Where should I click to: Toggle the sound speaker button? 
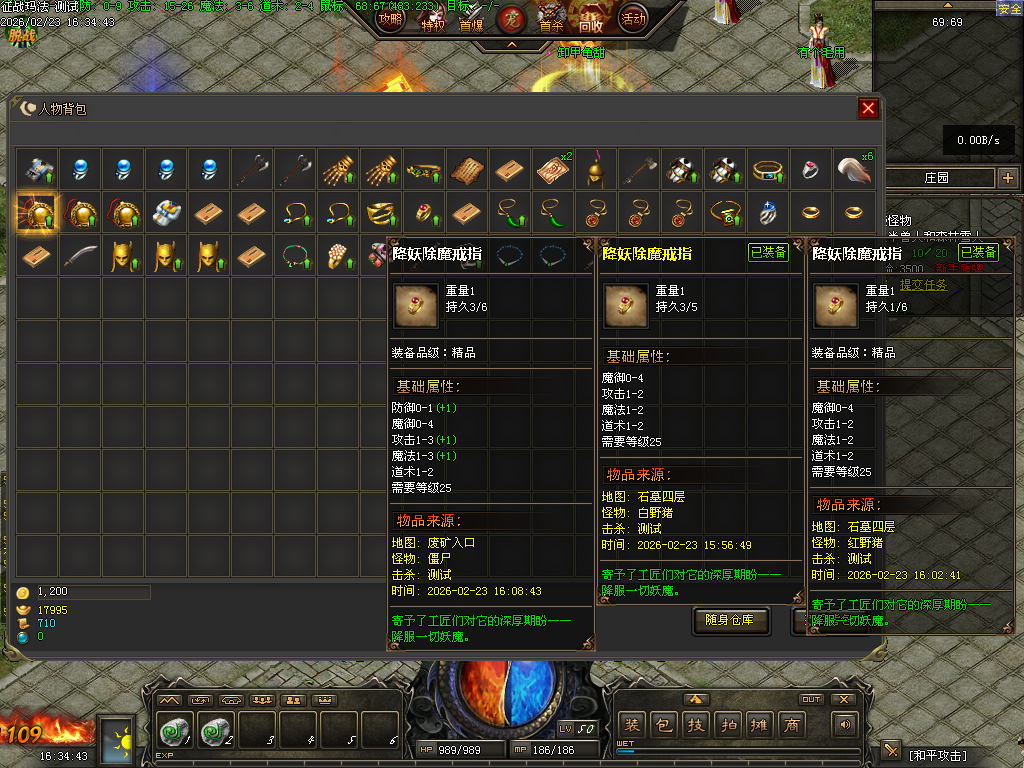click(846, 724)
